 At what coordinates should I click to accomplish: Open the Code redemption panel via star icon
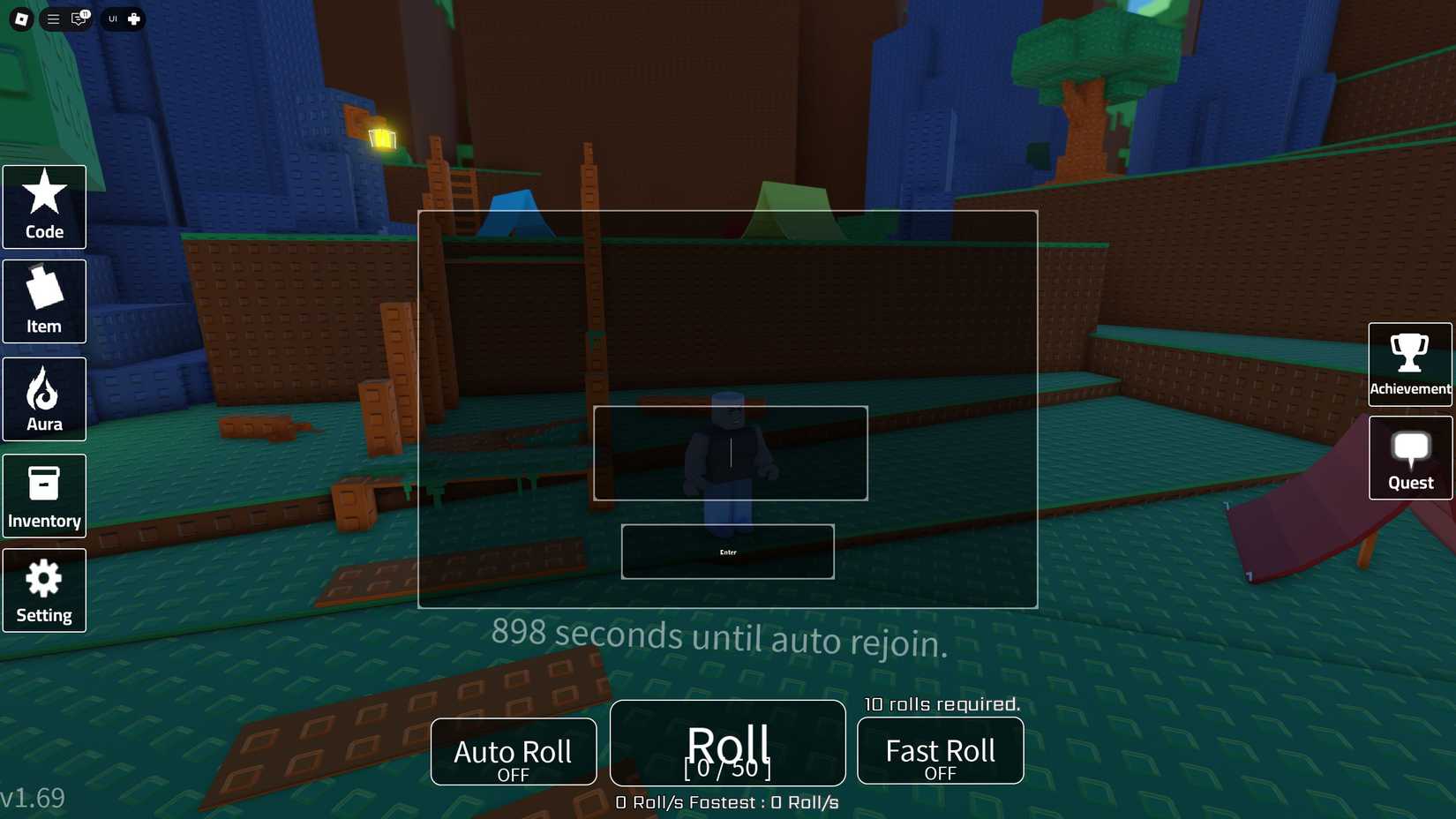tap(44, 207)
